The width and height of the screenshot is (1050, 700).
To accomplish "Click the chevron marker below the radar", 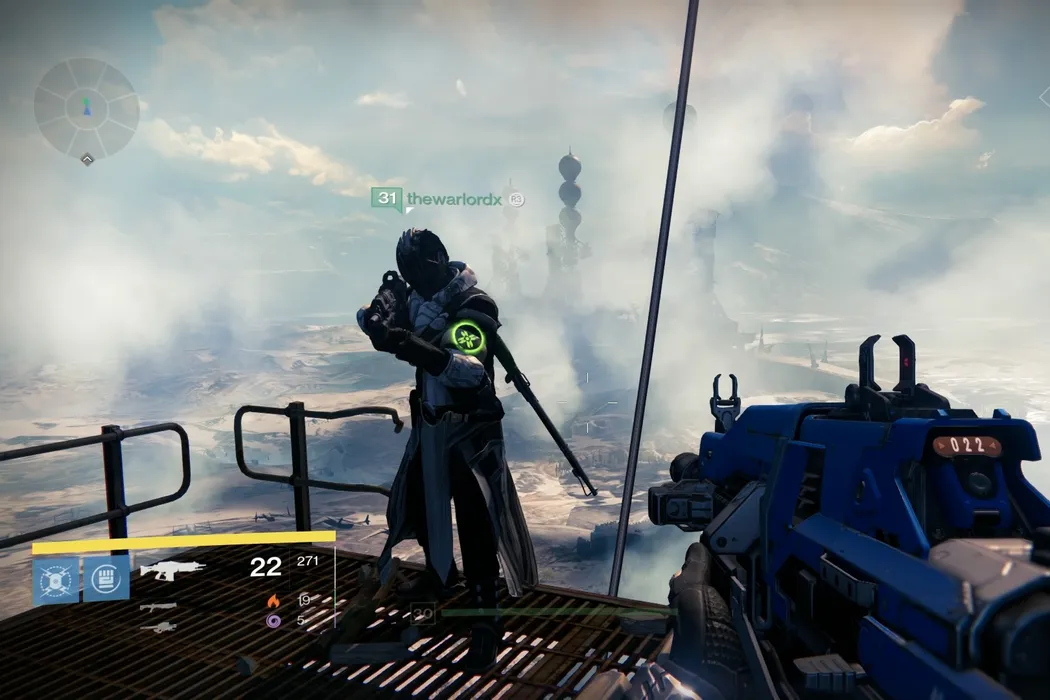I will coord(88,159).
